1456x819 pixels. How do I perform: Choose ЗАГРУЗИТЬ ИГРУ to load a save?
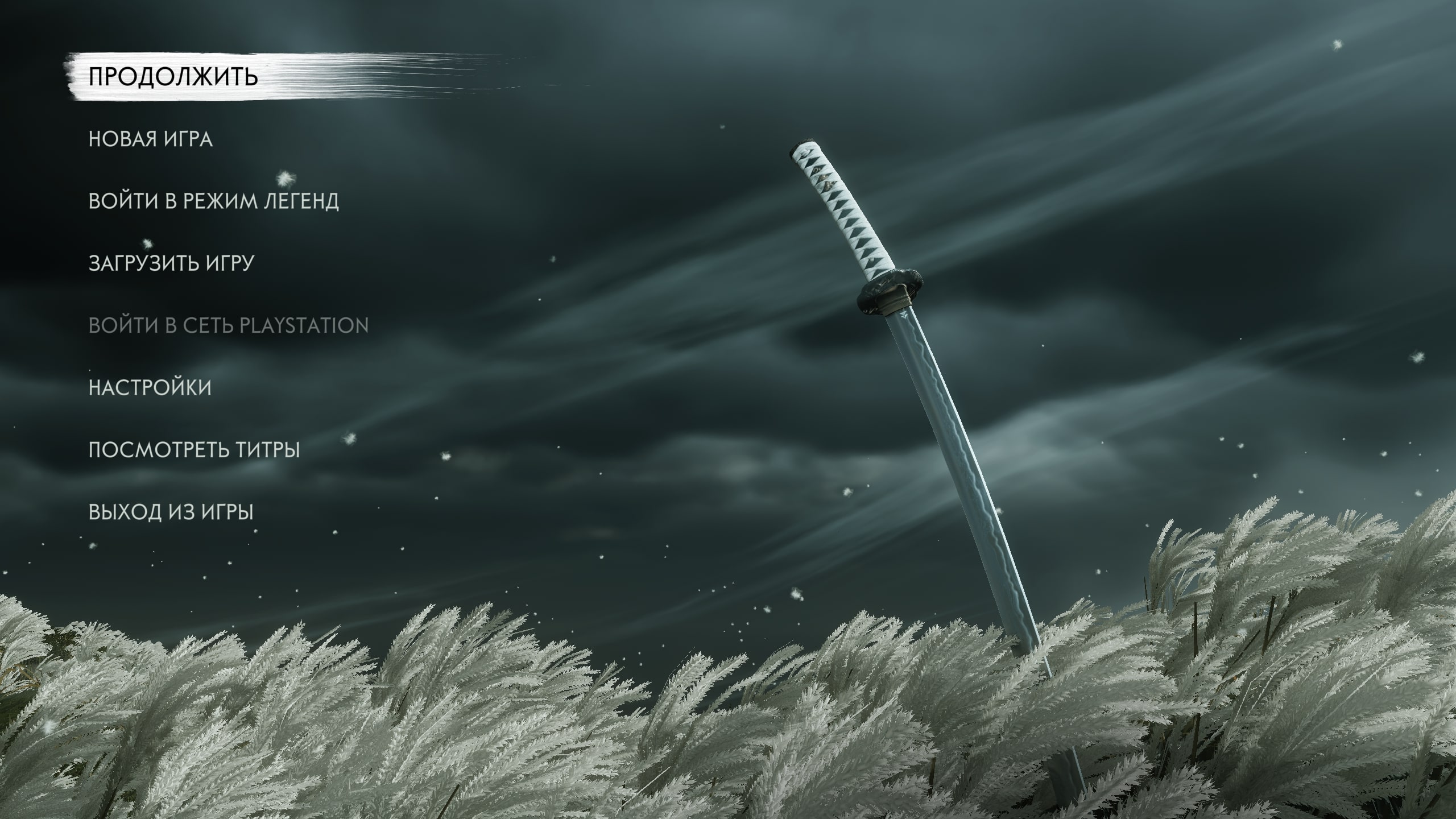click(171, 263)
